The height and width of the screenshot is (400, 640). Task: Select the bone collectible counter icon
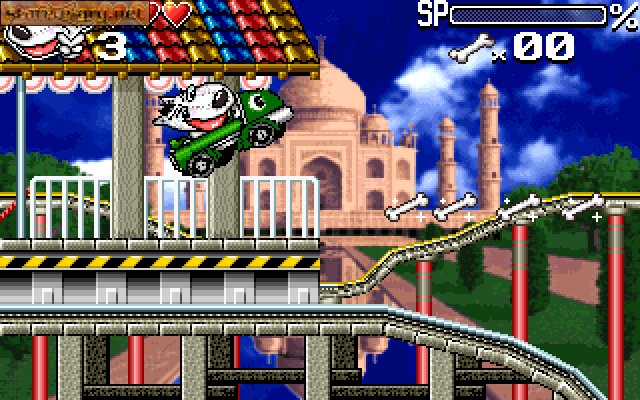point(471,46)
